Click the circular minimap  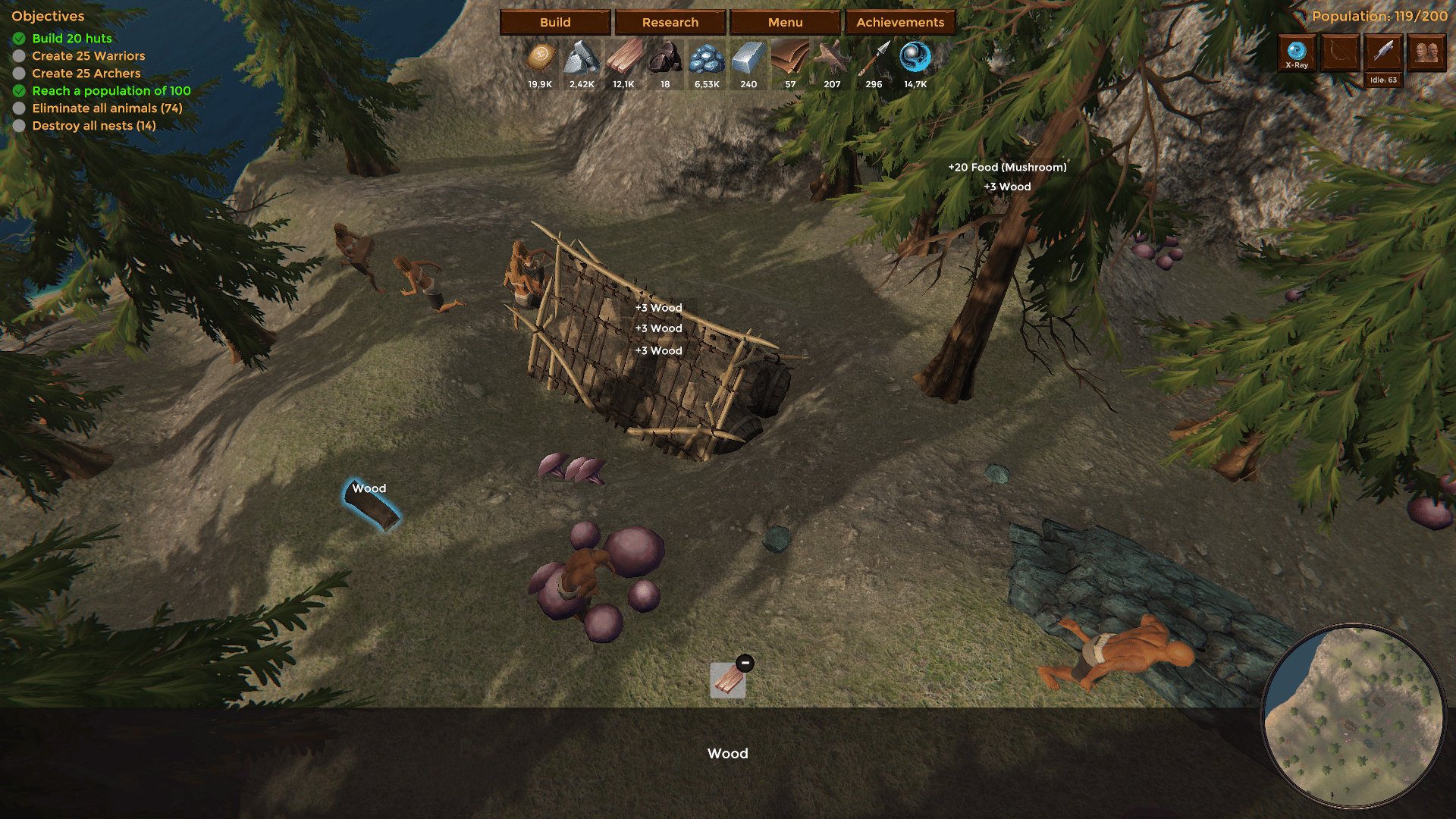pos(1354,715)
